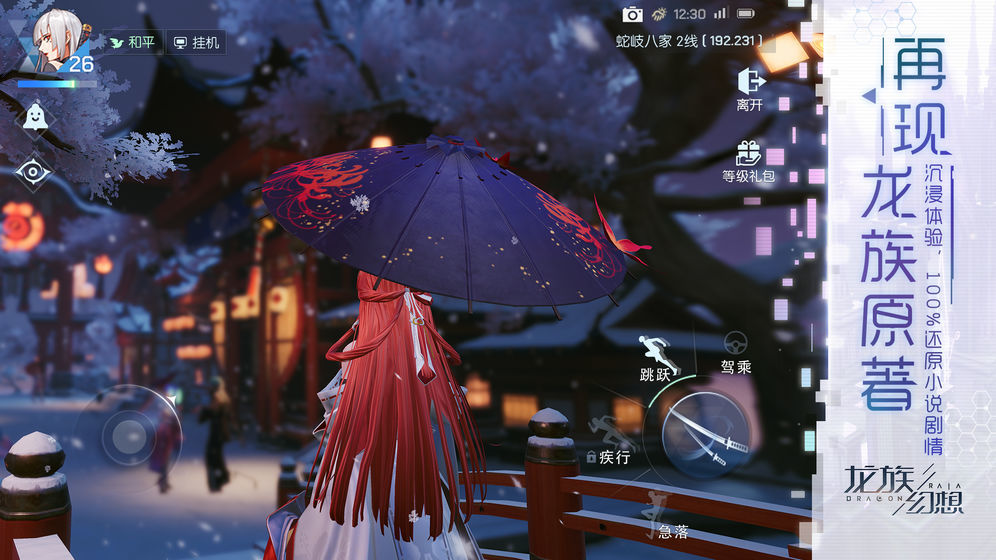This screenshot has width=996, height=560.
Task: Tap the locked 疾行 sprint skill
Action: (609, 441)
